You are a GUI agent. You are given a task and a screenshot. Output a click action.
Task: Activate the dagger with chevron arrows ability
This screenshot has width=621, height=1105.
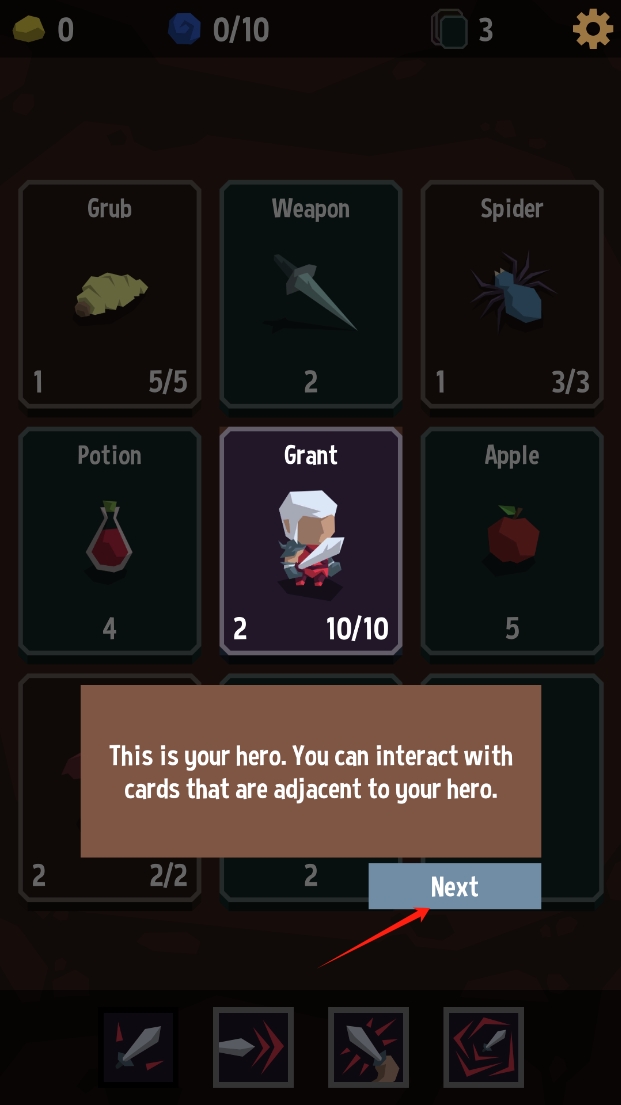(253, 1047)
